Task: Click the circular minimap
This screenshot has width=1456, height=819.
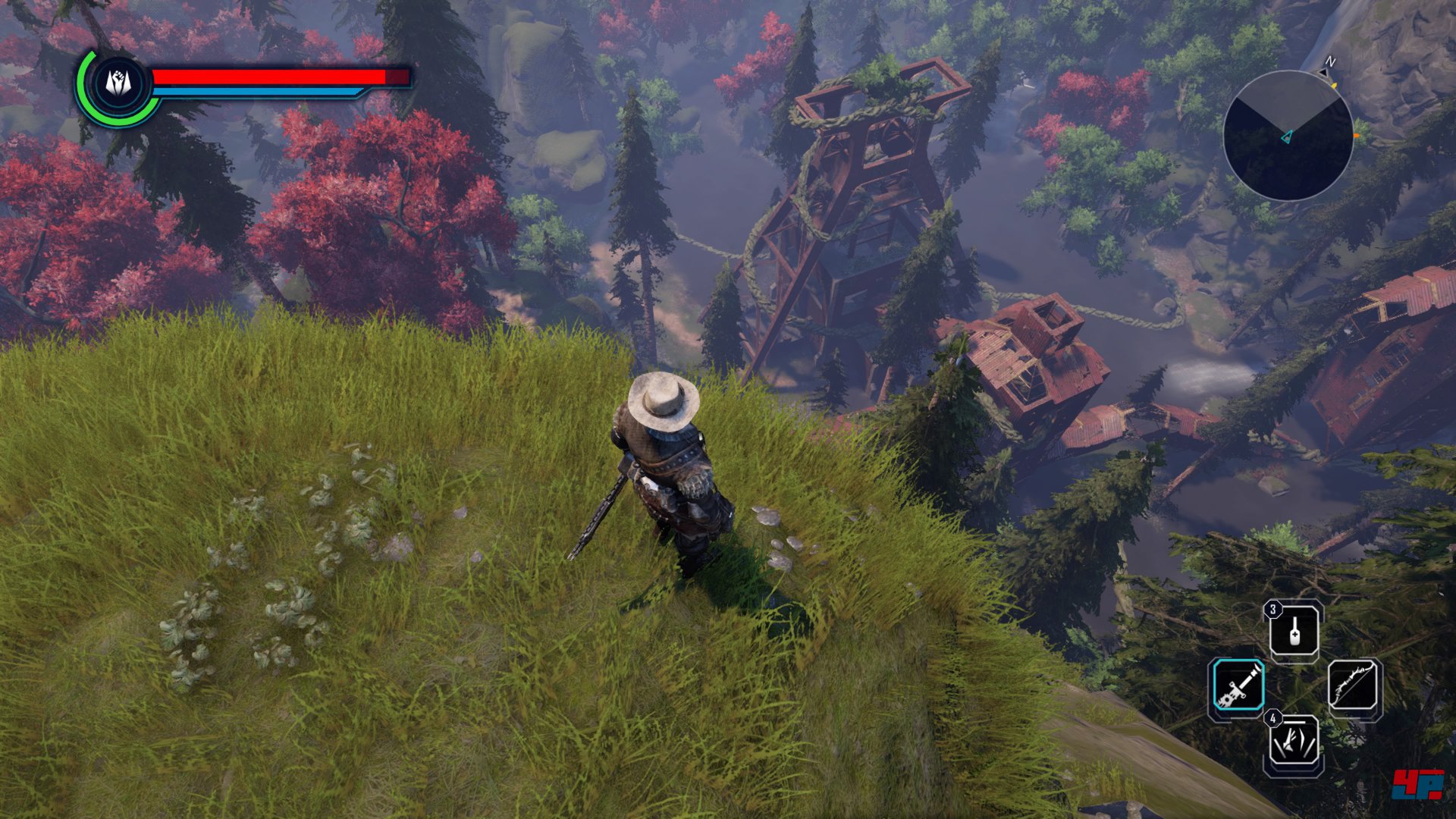Action: (x=1288, y=136)
